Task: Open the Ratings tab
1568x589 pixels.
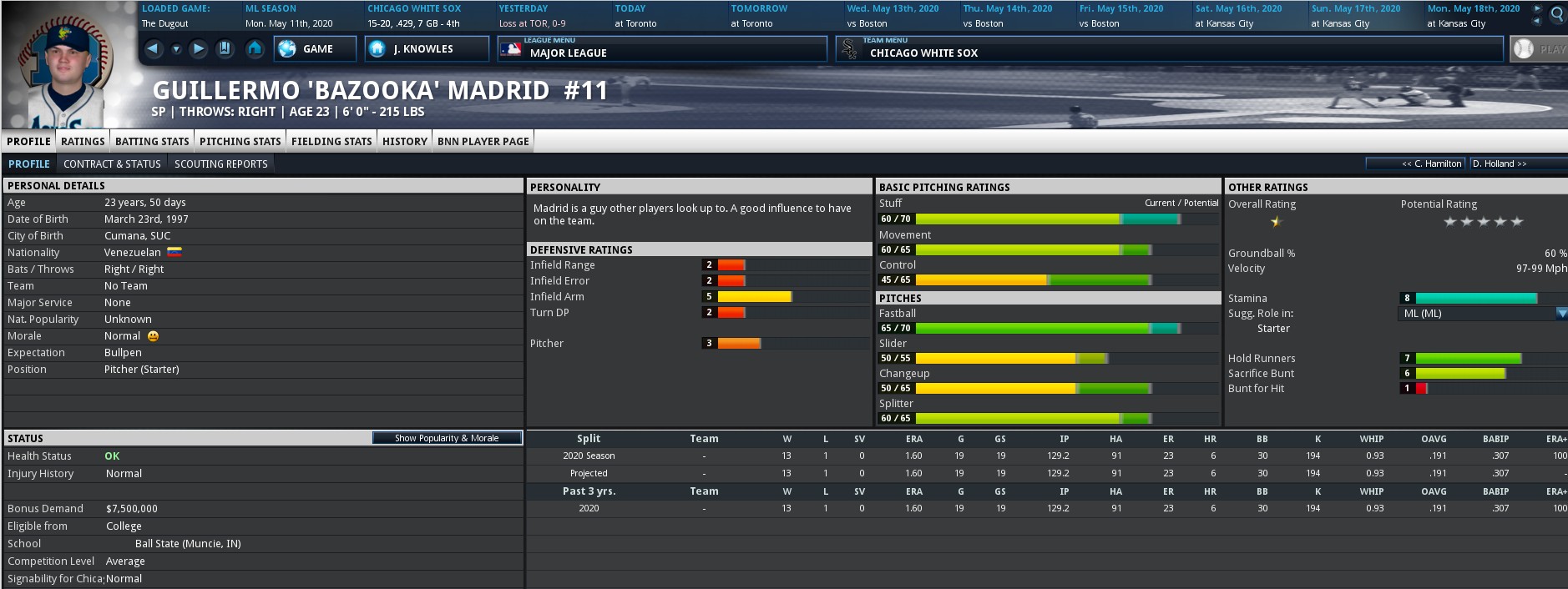Action: (83, 141)
